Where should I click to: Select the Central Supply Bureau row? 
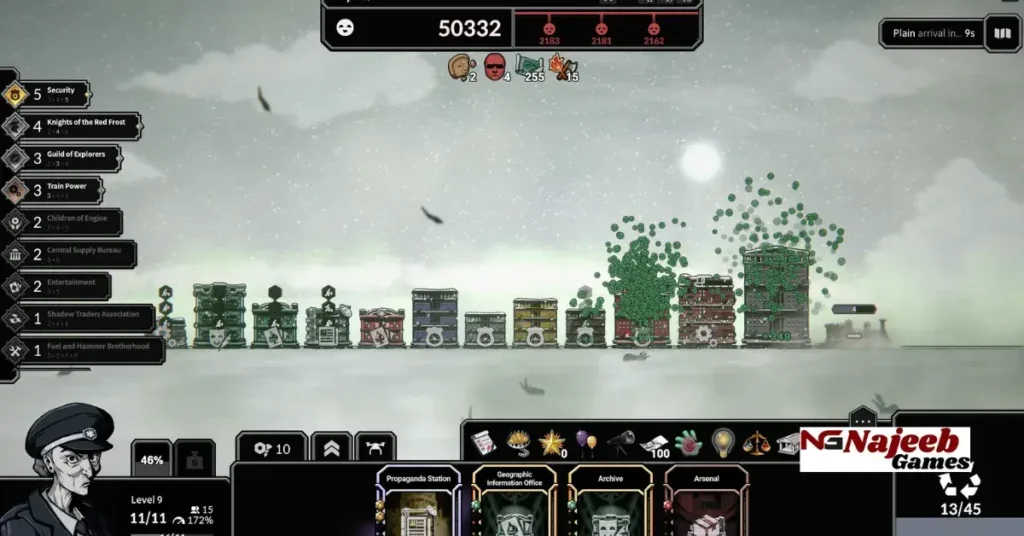[x=70, y=254]
